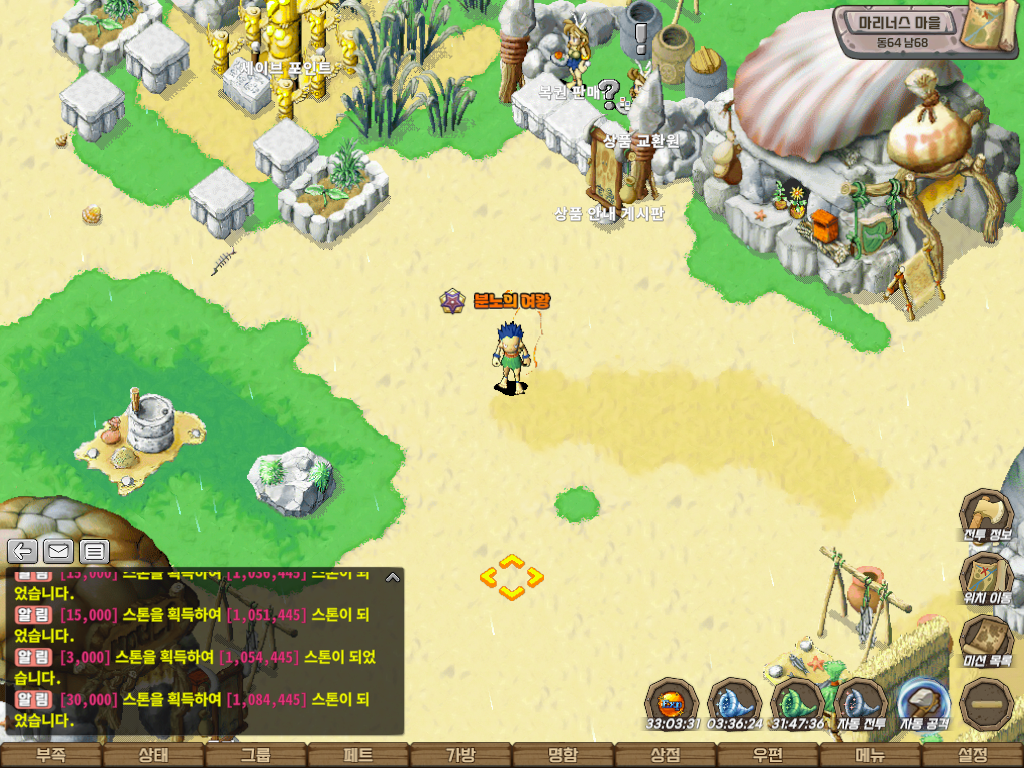Open the 페트 (Pet) menu
The width and height of the screenshot is (1024, 768).
pyautogui.click(x=358, y=756)
